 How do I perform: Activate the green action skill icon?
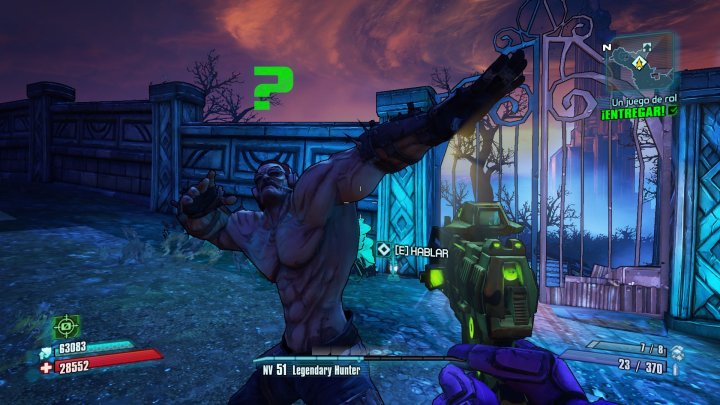point(67,325)
